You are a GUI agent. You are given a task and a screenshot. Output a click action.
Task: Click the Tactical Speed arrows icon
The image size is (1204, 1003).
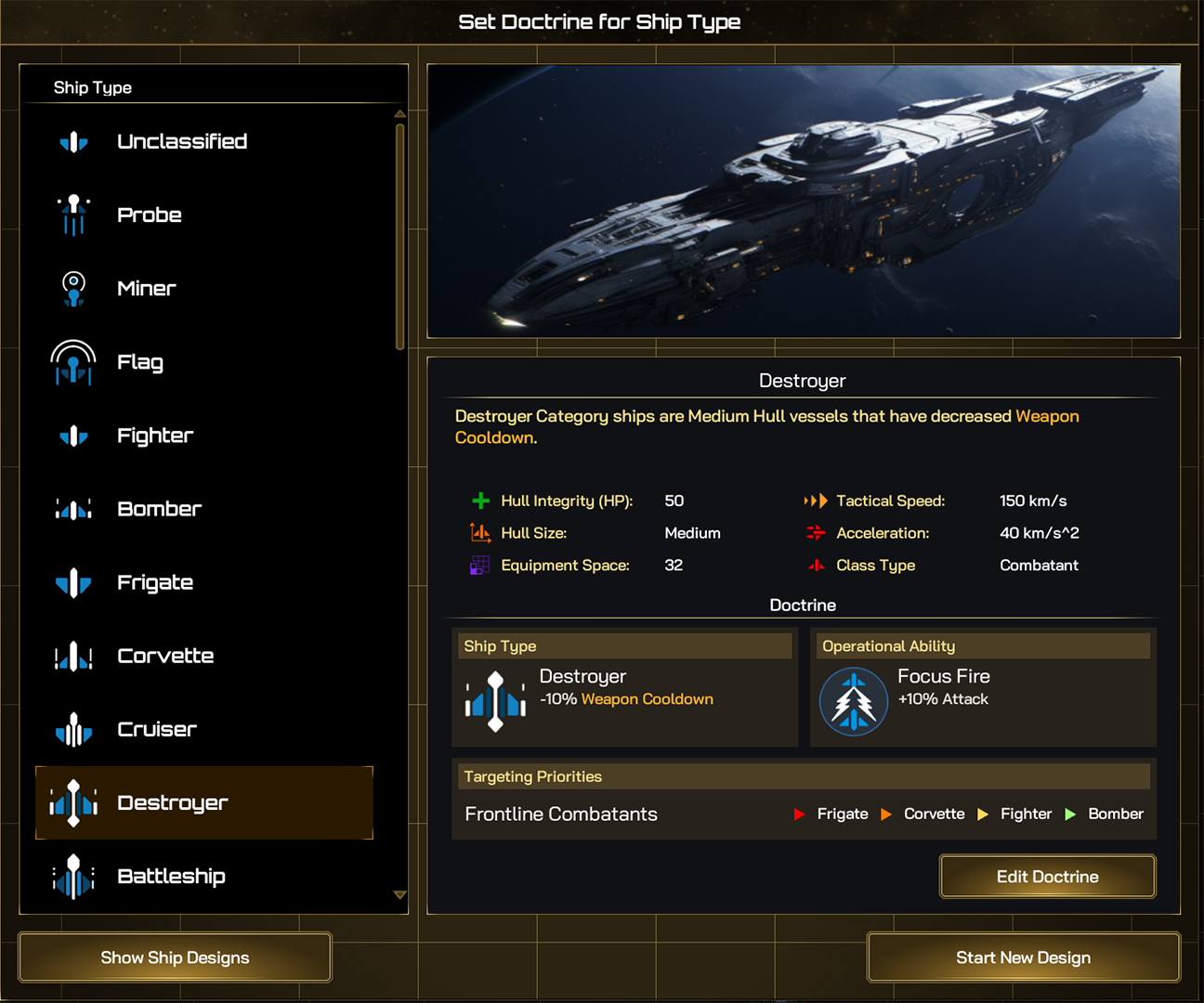(816, 501)
